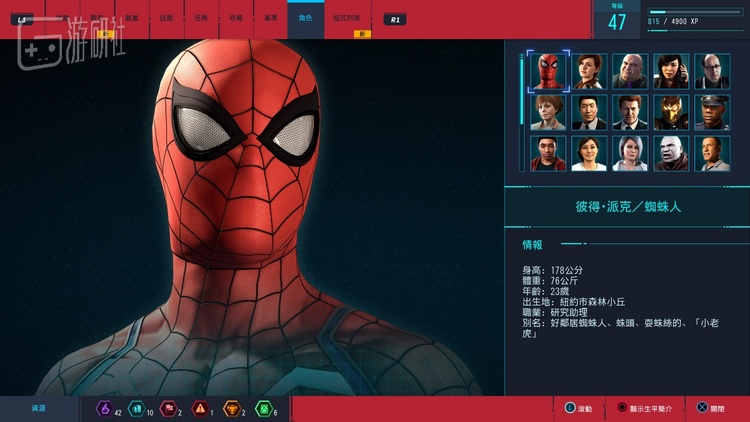
Task: Choose the police officer Jefferson Davis portrait
Action: 713,112
